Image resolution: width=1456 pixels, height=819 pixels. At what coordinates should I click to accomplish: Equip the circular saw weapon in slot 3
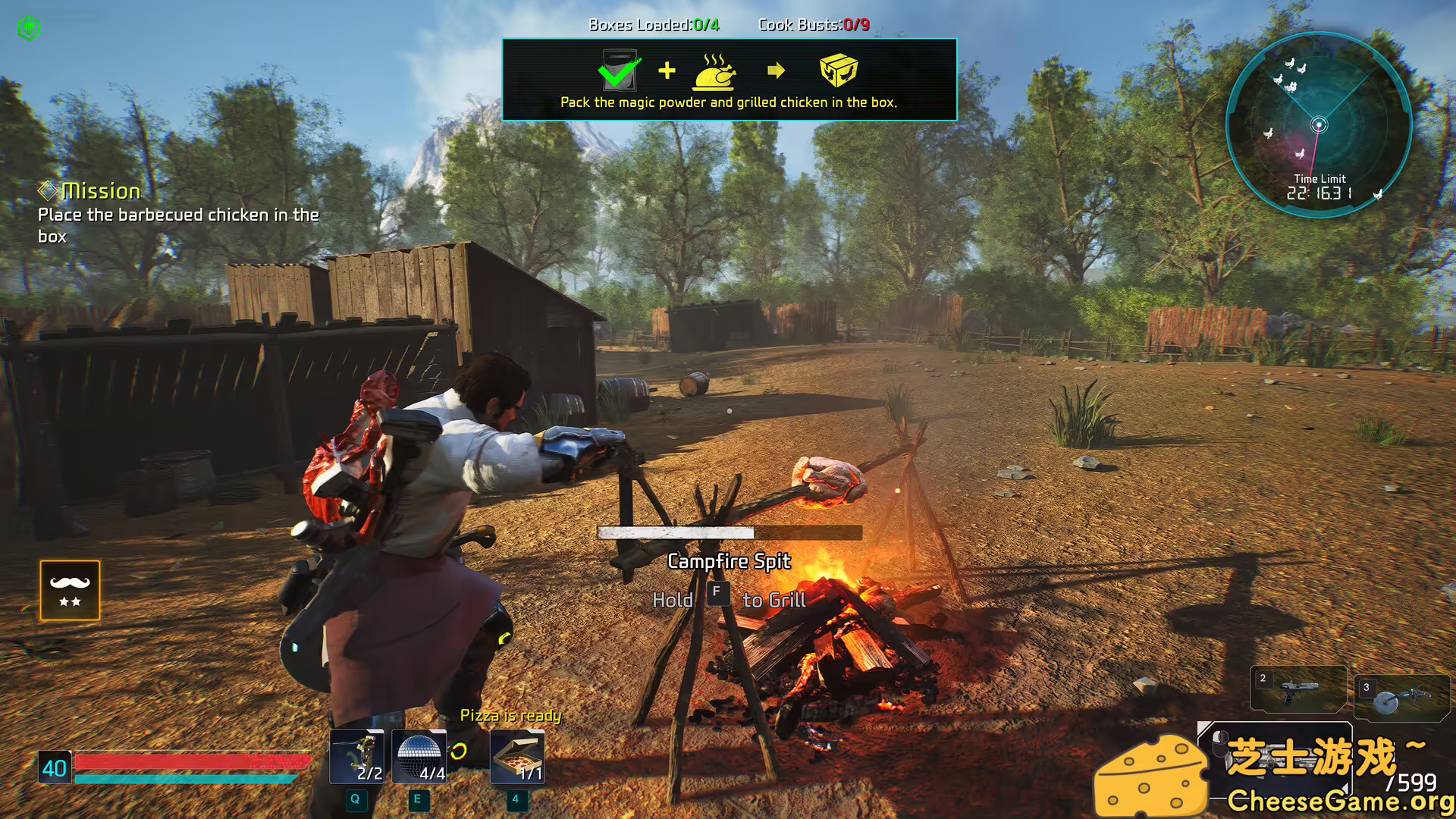coord(1401,697)
